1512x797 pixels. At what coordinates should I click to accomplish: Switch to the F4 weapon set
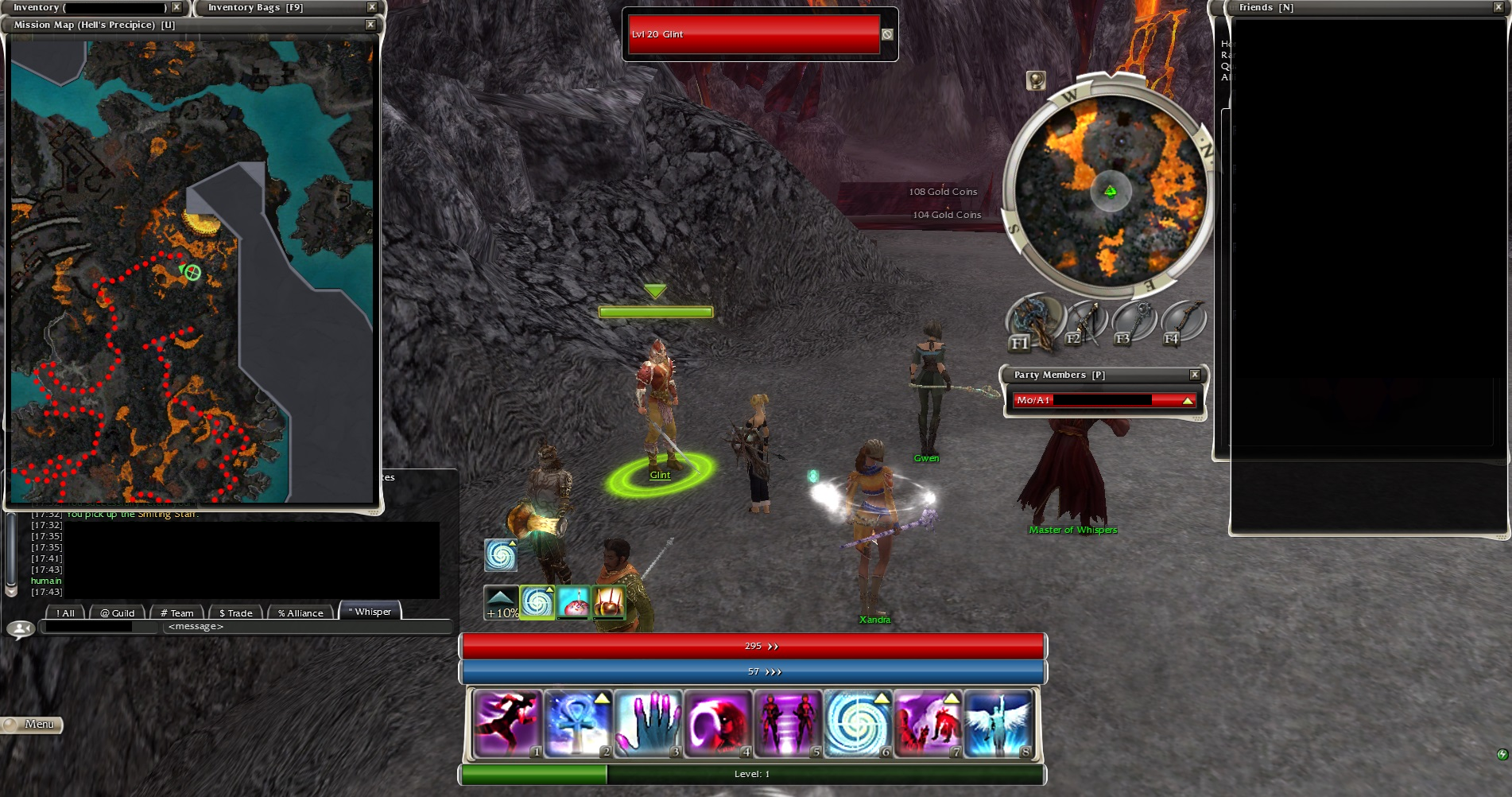(1183, 321)
